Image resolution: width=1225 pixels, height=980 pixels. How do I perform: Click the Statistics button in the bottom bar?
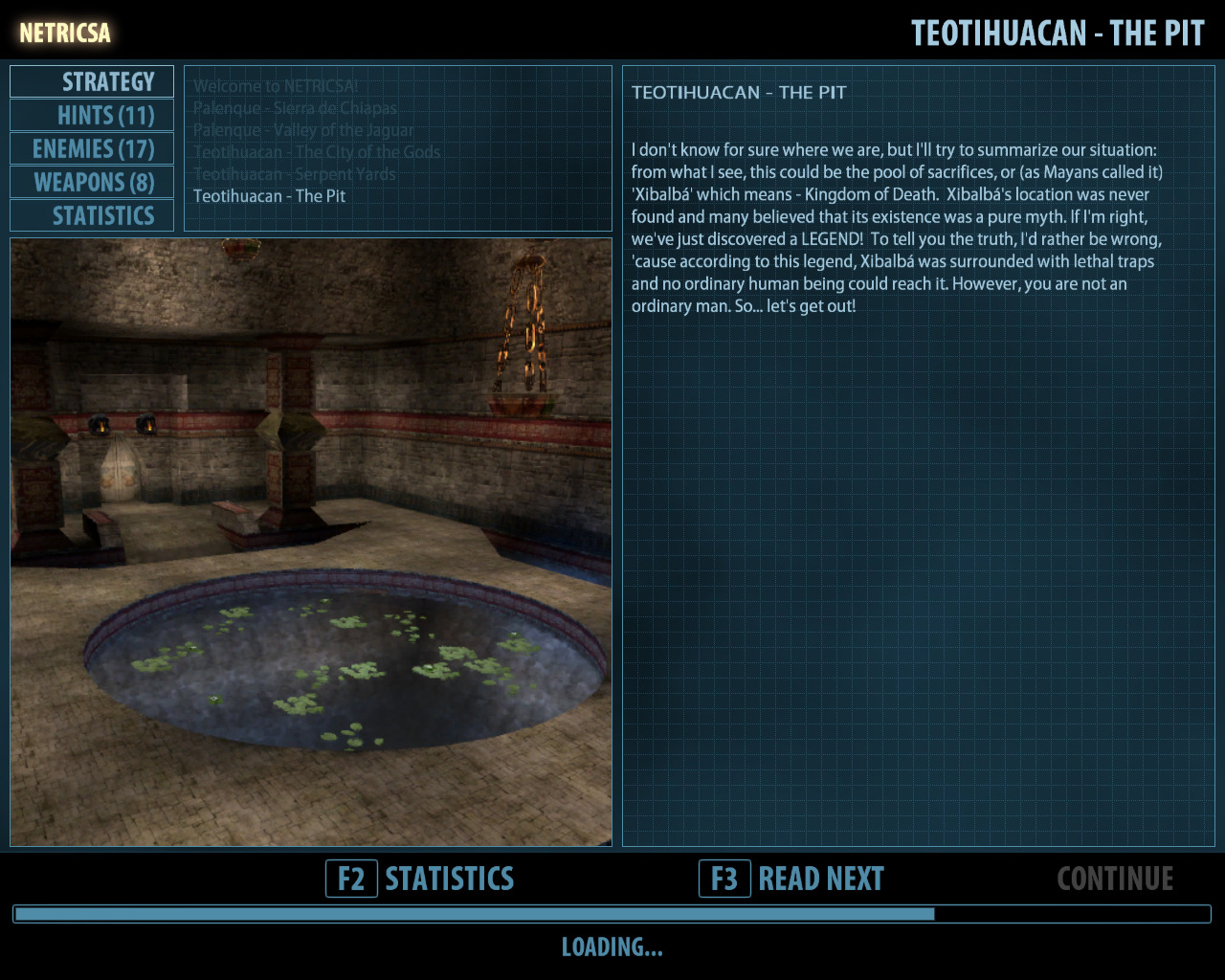click(x=421, y=879)
